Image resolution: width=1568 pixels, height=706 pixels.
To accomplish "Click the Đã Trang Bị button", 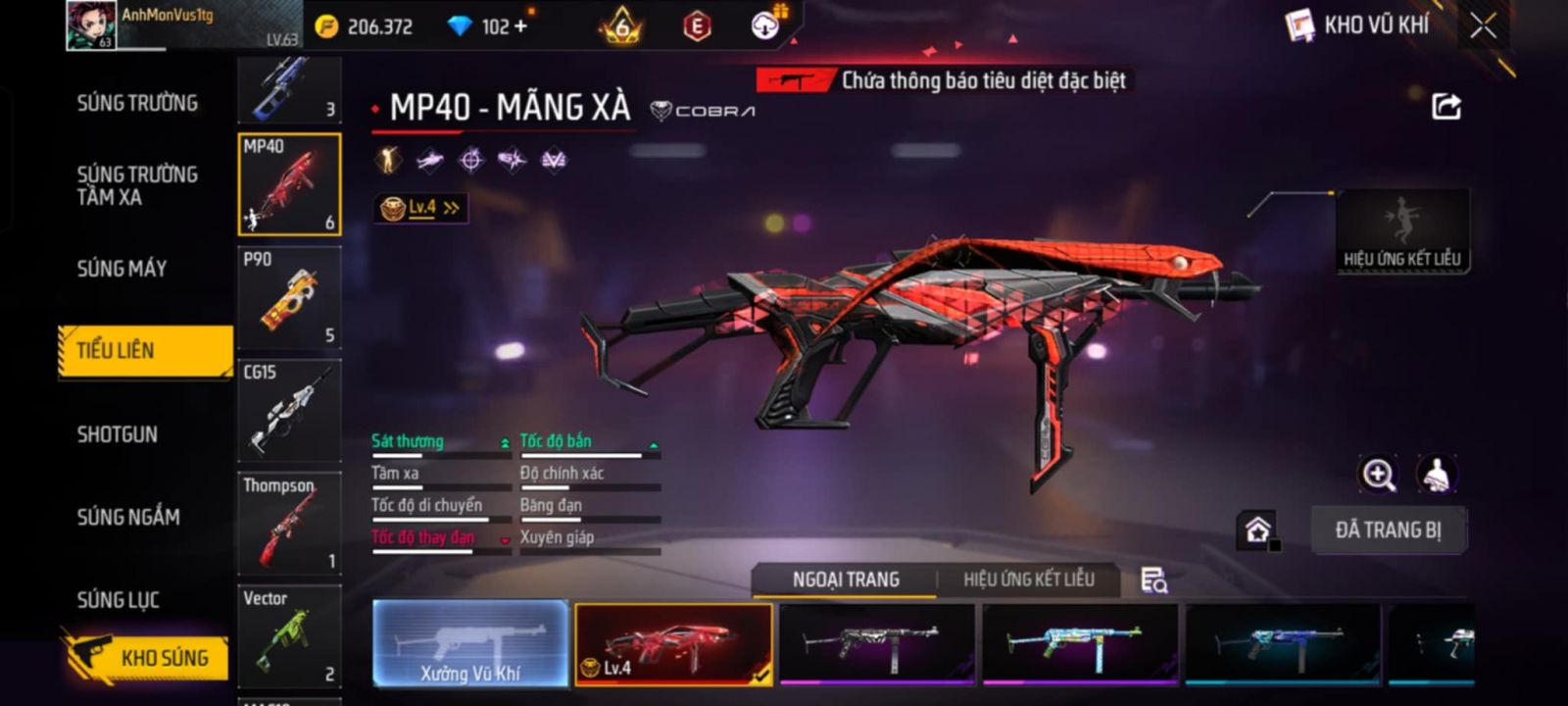I will 1388,530.
